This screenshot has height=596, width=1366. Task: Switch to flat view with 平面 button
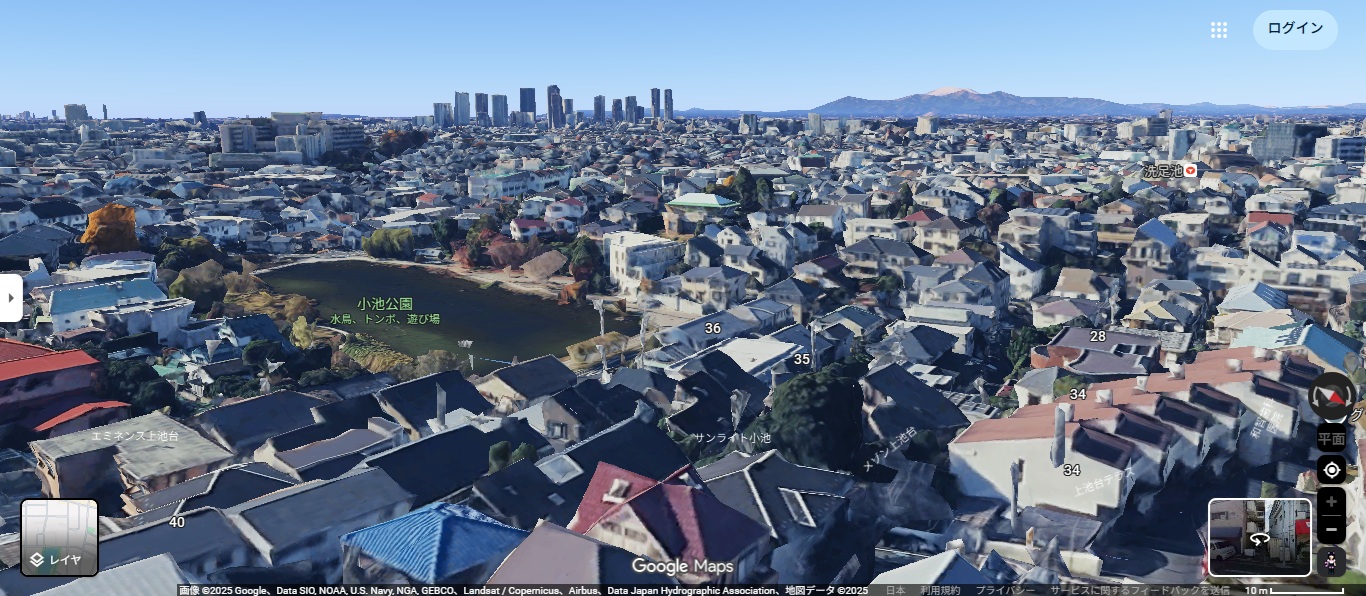tap(1331, 438)
